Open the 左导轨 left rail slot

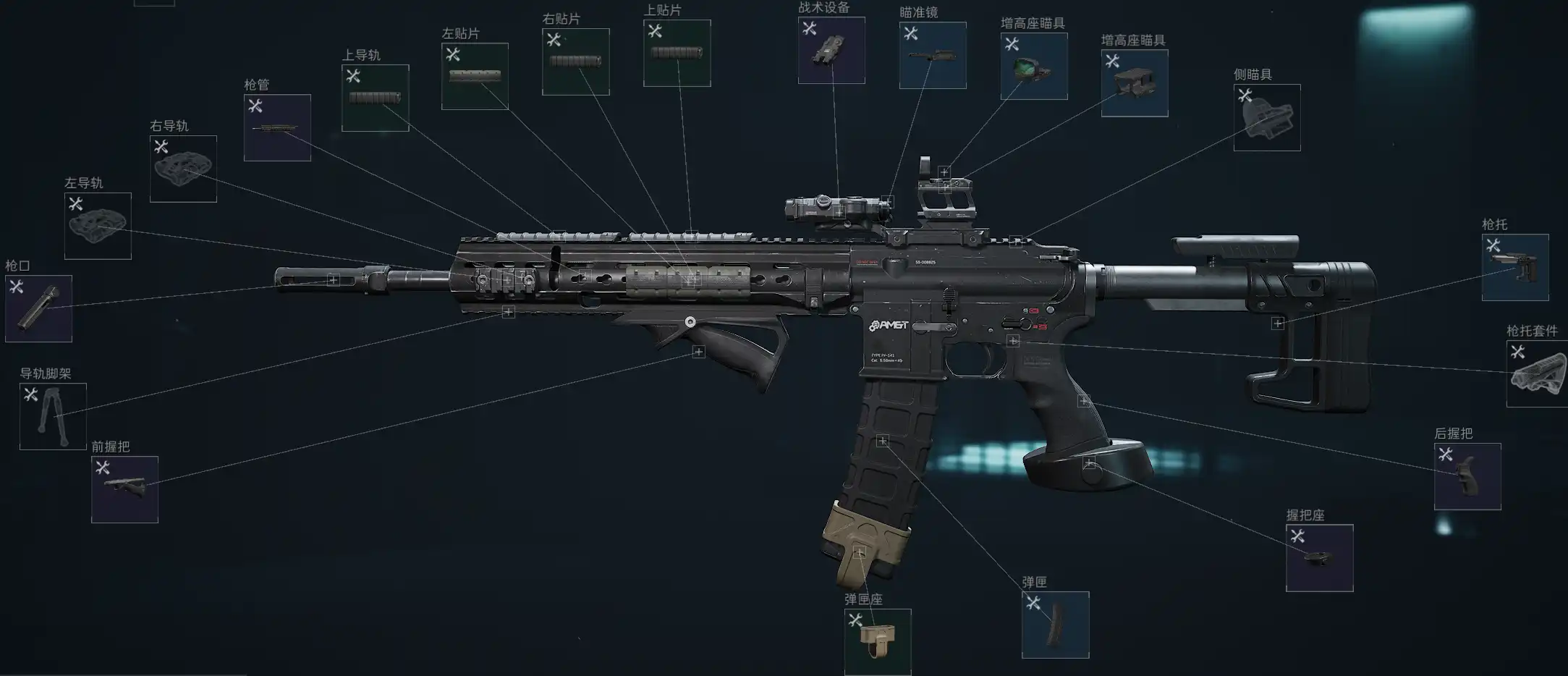click(98, 226)
